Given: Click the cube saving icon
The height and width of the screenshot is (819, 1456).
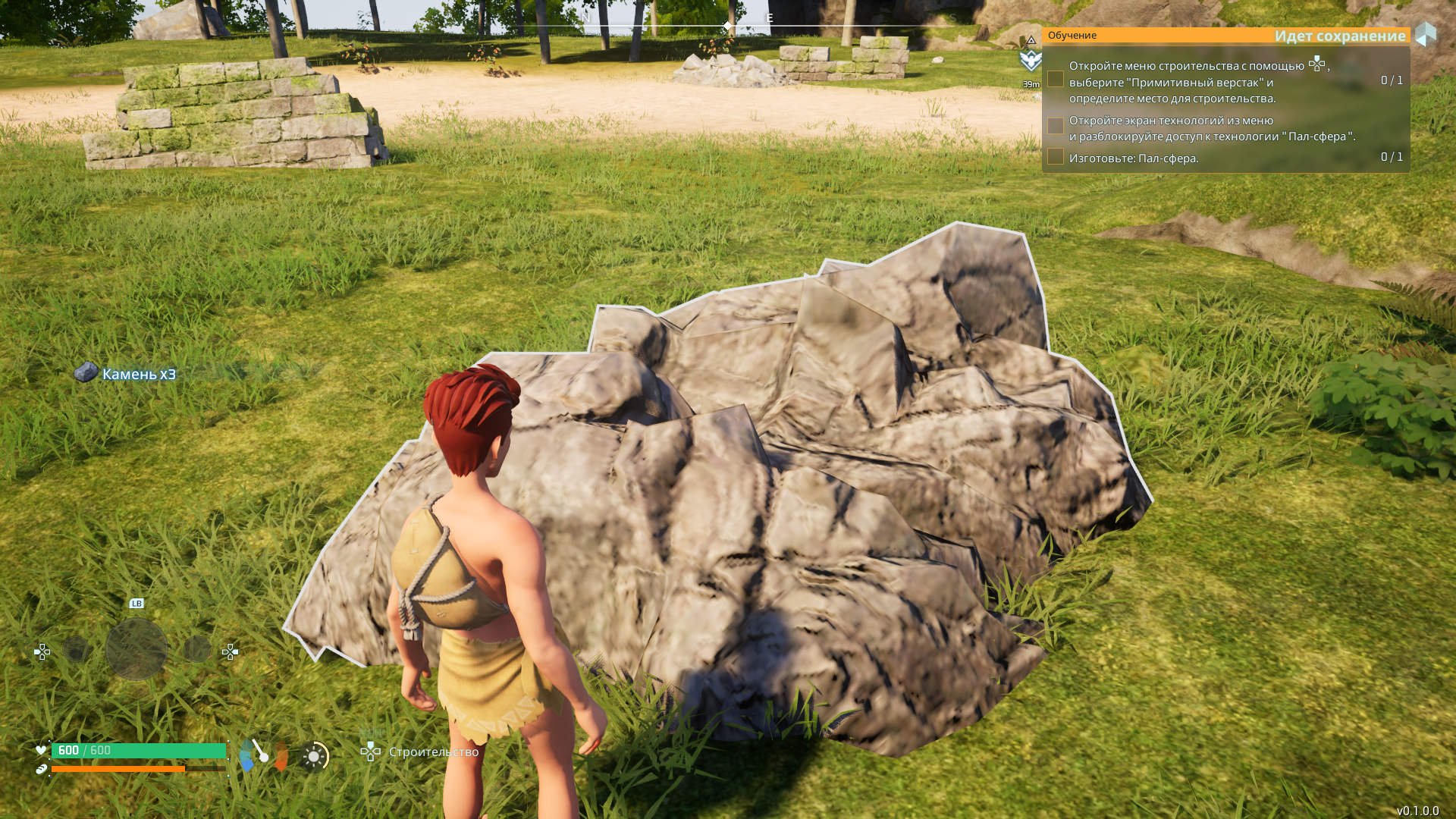Looking at the screenshot, I should click(1426, 35).
